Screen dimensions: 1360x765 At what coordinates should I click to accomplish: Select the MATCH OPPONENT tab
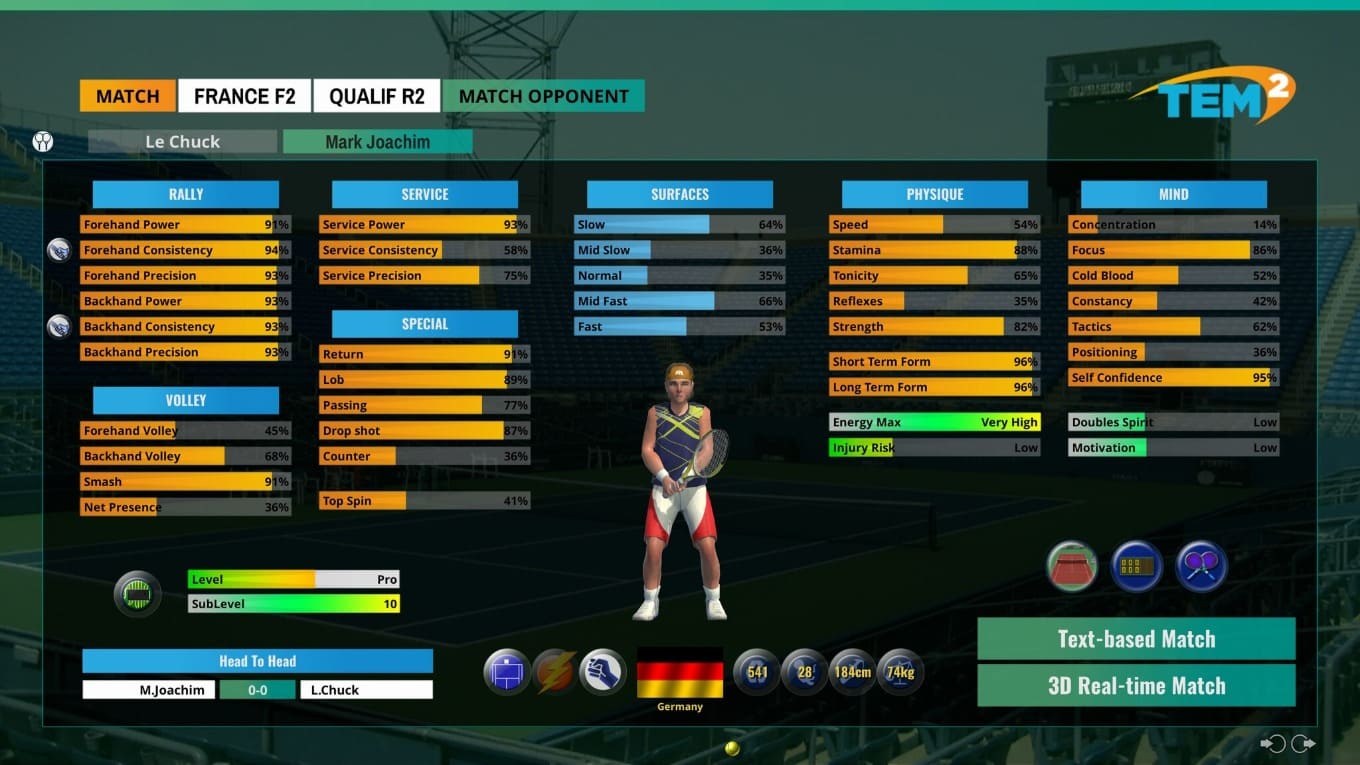point(543,96)
